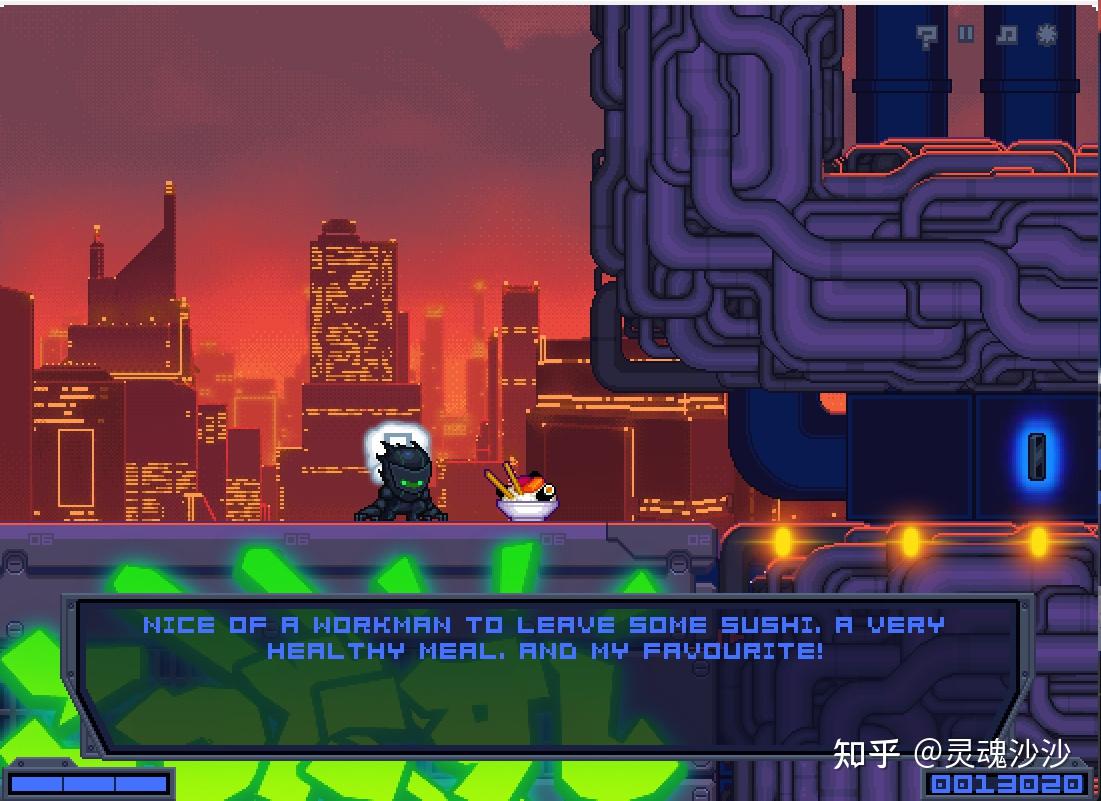The height and width of the screenshot is (801, 1101).
Task: Pause the game with the pause icon
Action: [x=966, y=34]
